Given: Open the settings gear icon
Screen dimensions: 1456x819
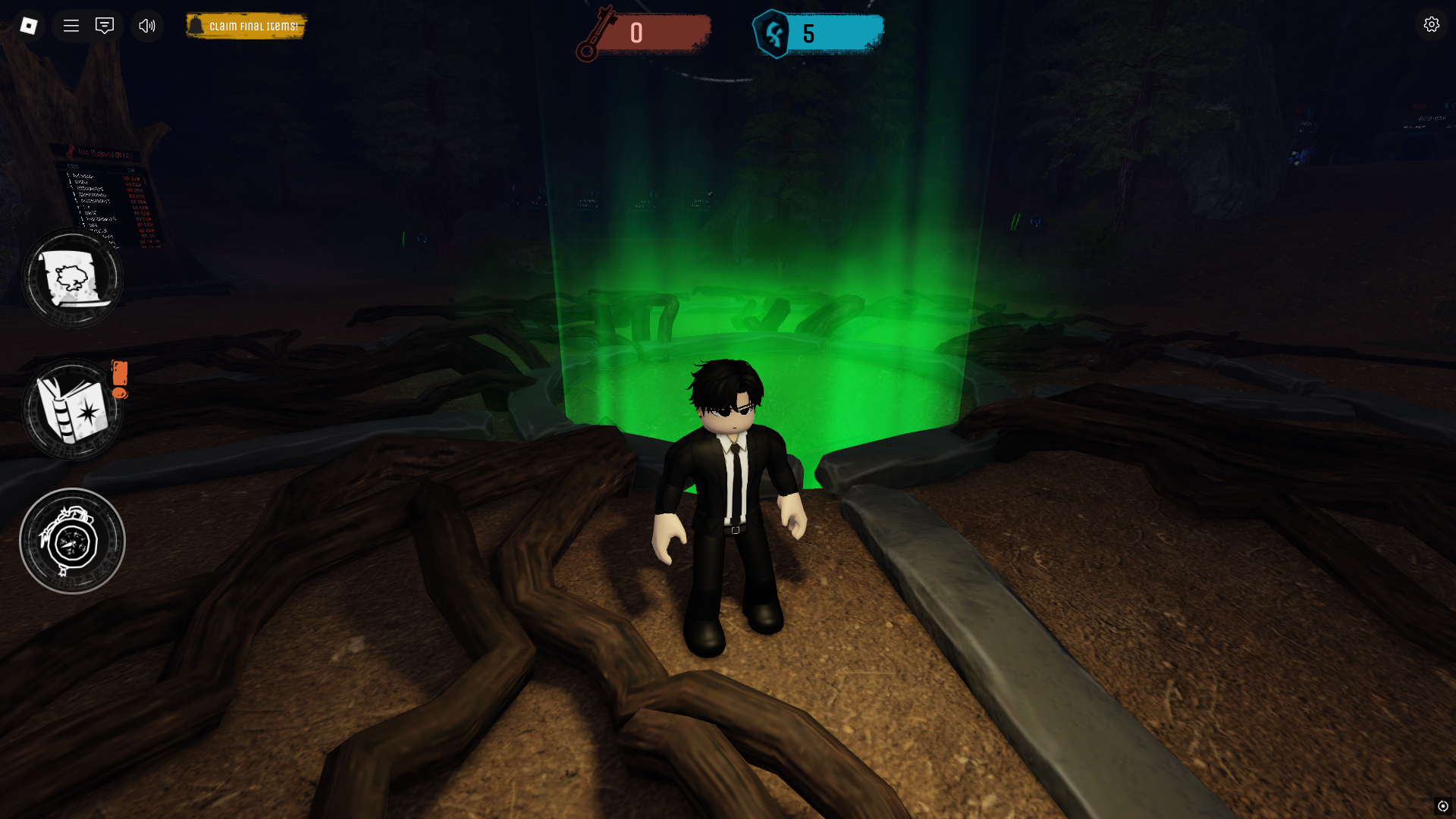Looking at the screenshot, I should pos(1431,24).
